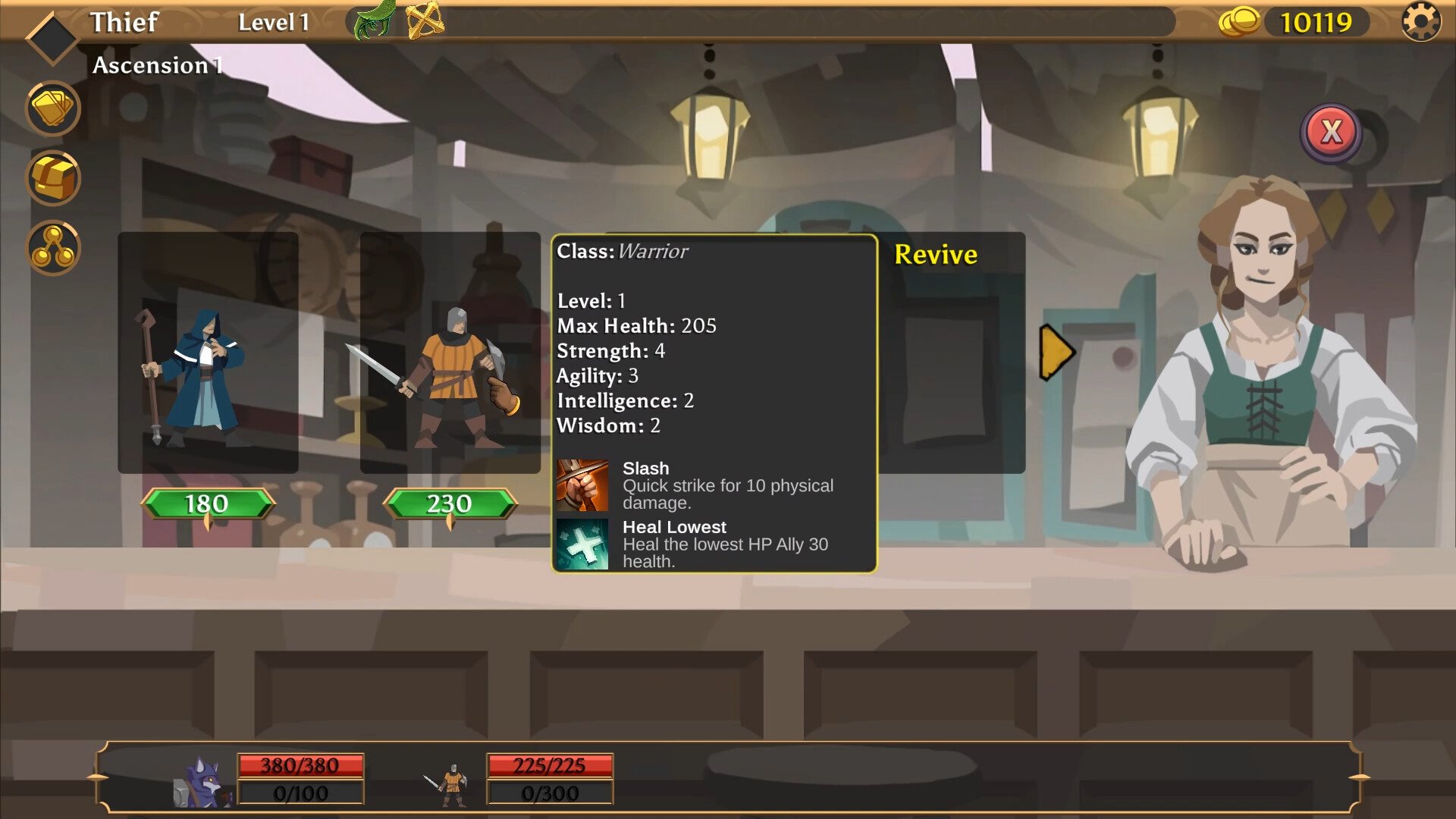Click the green claw relic icon
Viewport: 1456px width, 819px height.
[x=375, y=20]
